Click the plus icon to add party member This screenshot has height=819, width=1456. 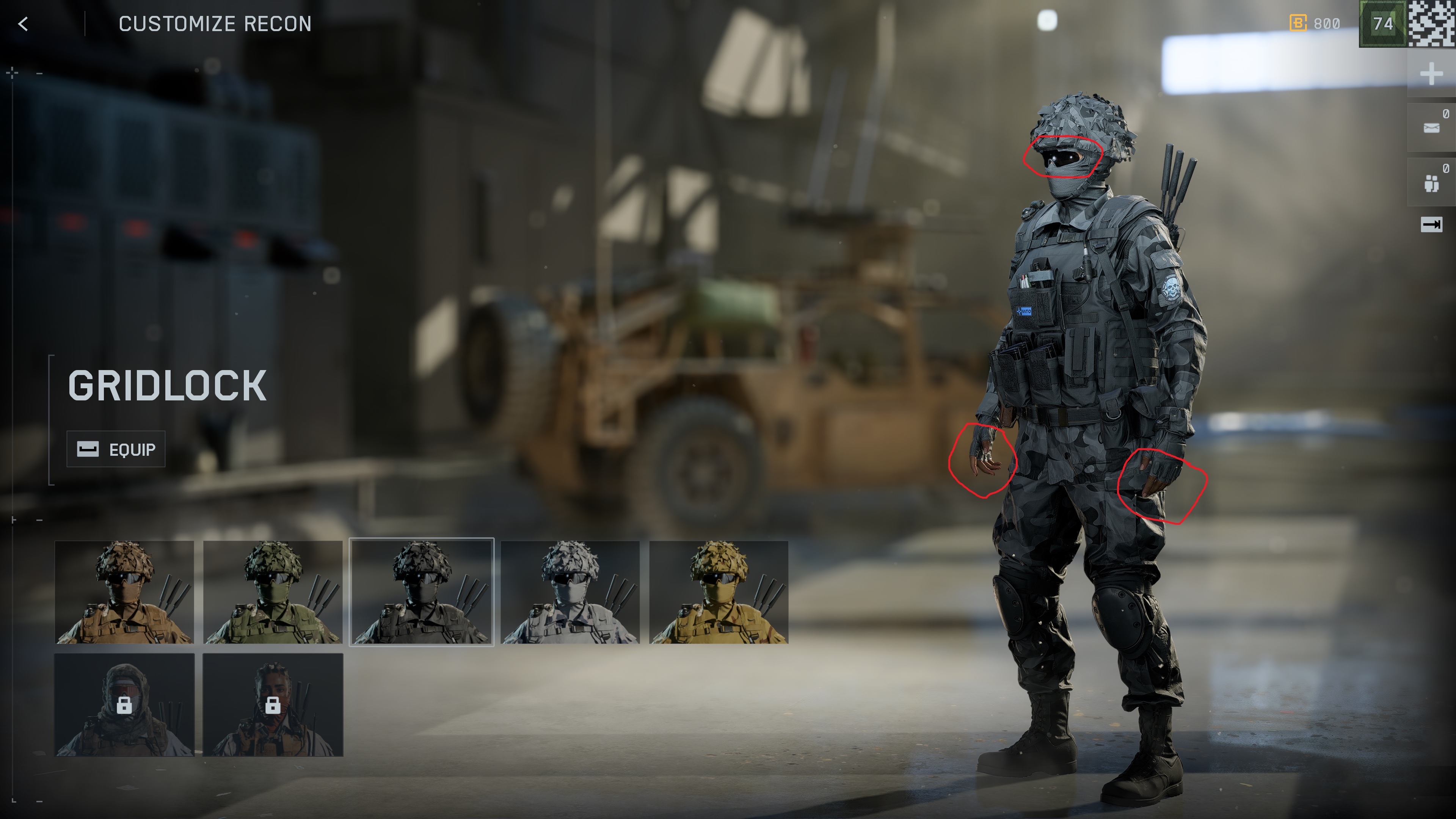[1431, 74]
